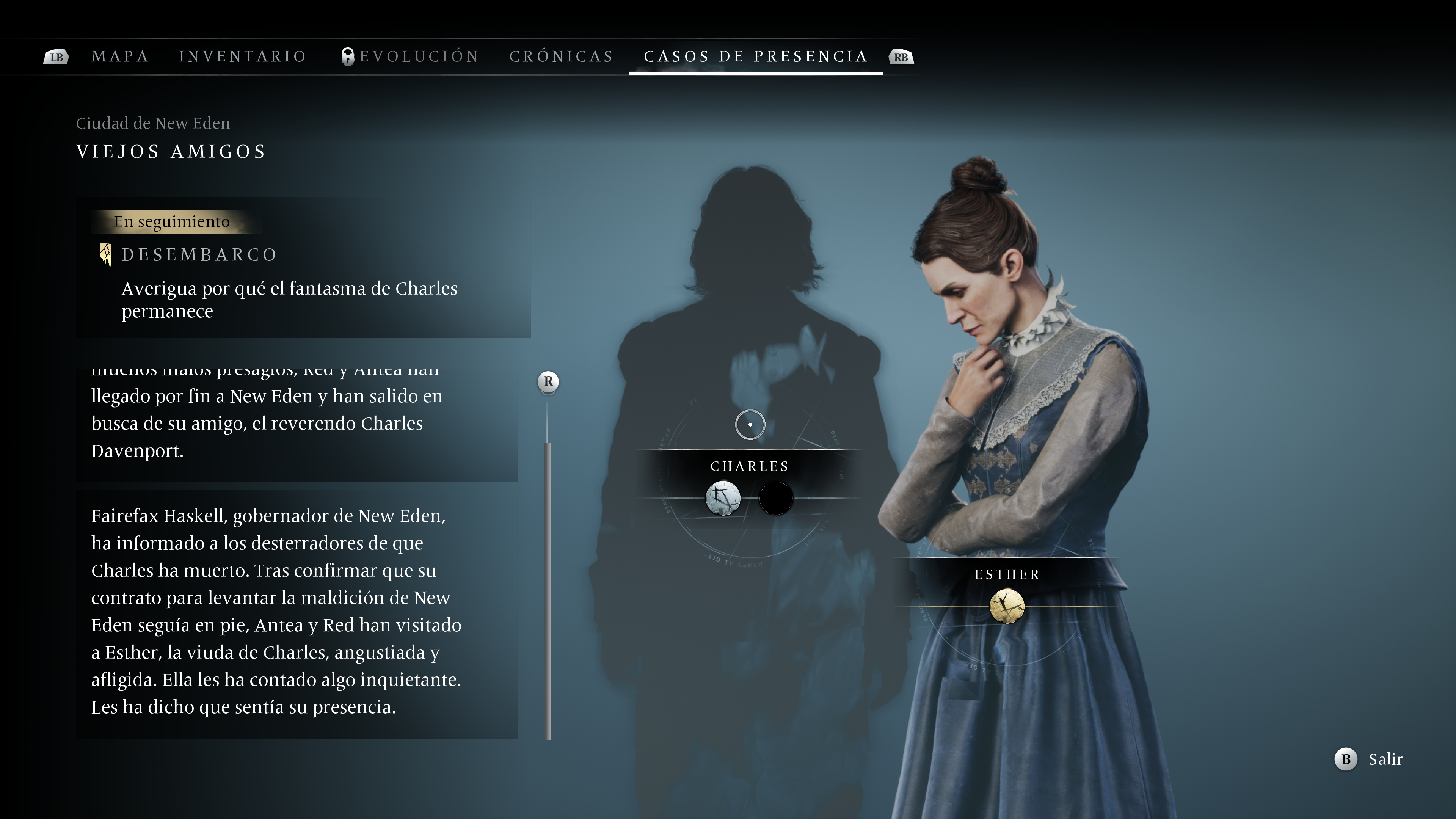Select Charles's empty black token slot
The image size is (1456, 819).
tap(775, 499)
